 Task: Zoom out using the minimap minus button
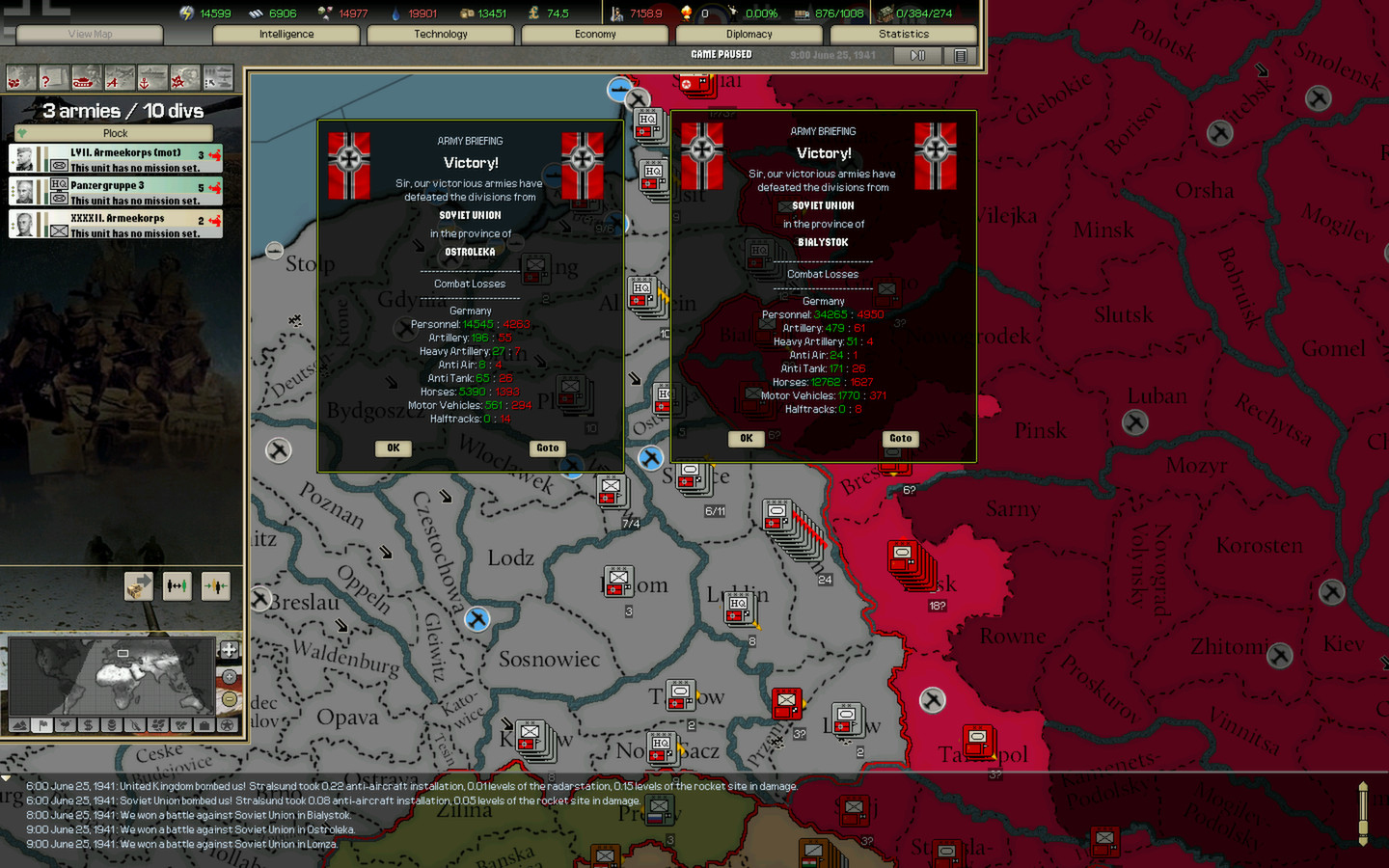[x=229, y=700]
